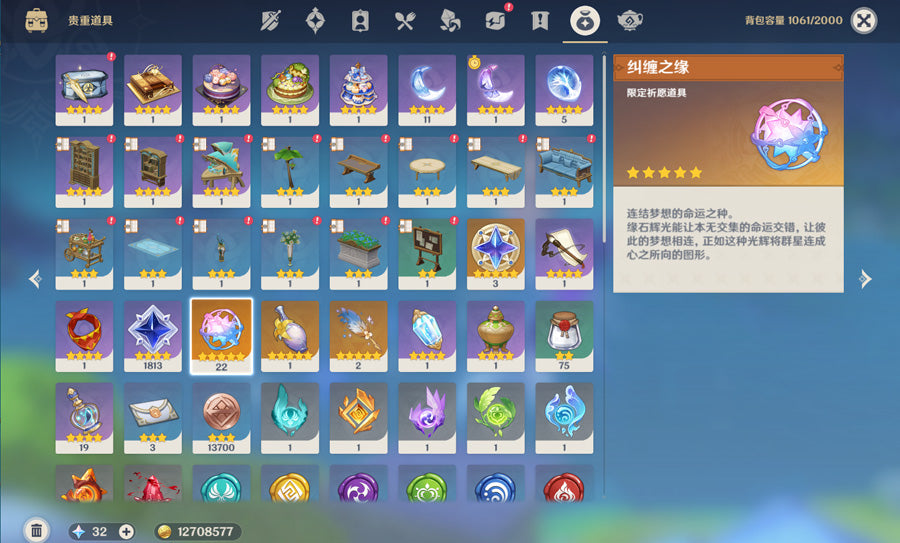Go to the next page arrow

866,279
